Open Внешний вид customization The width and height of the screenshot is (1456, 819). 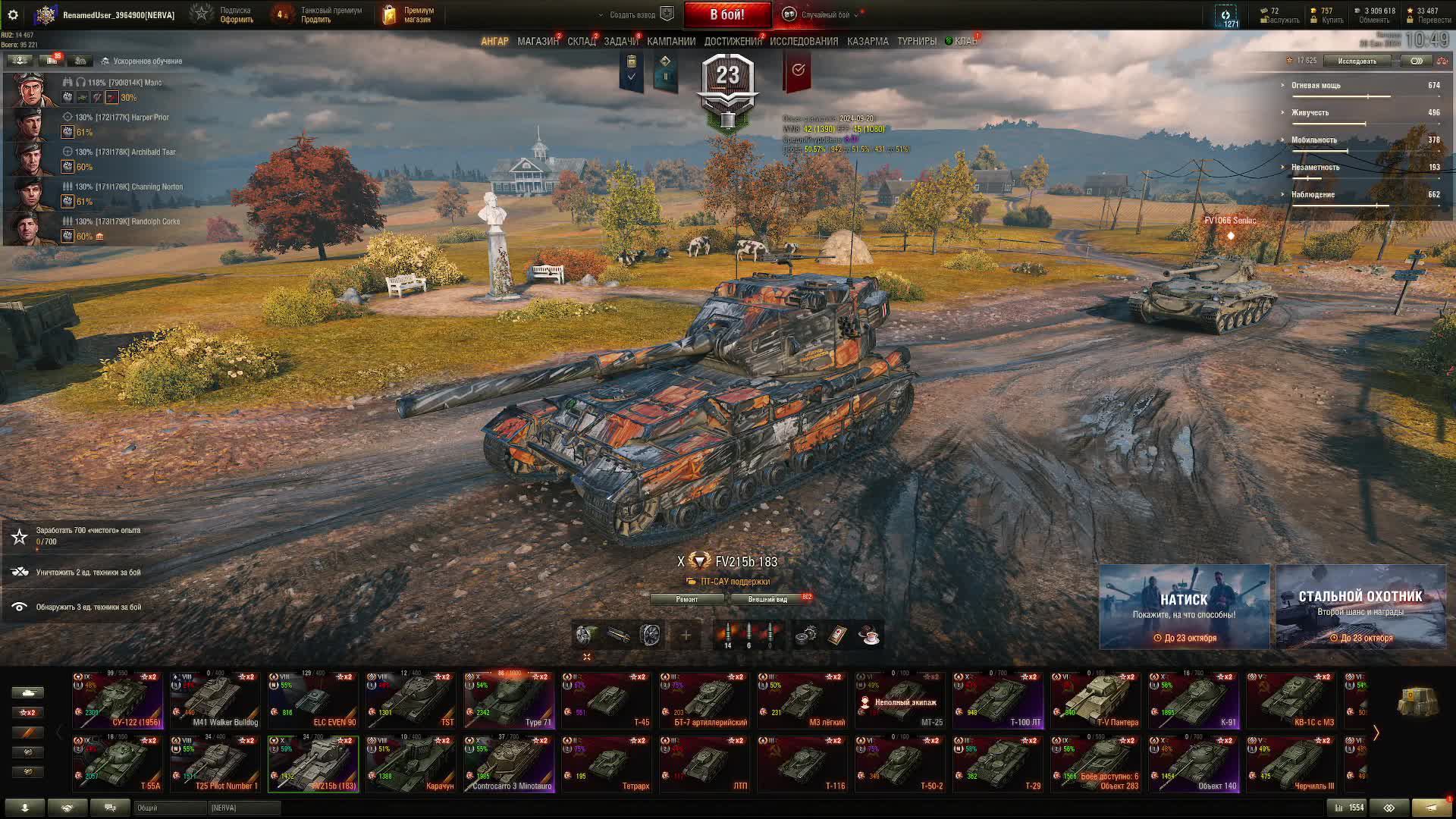[x=767, y=599]
